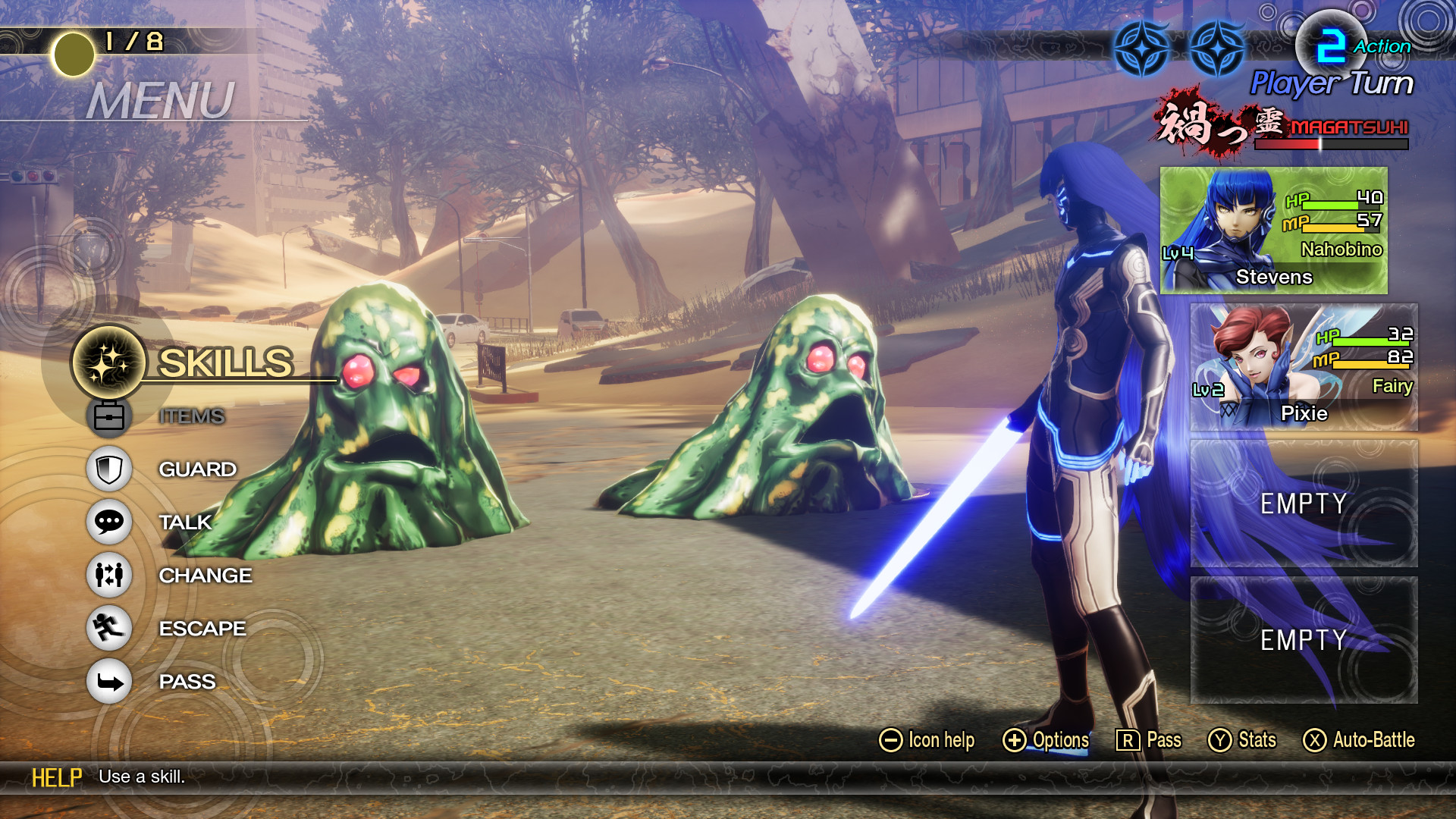Image resolution: width=1456 pixels, height=819 pixels.
Task: Click the Change party member icon
Action: [108, 575]
